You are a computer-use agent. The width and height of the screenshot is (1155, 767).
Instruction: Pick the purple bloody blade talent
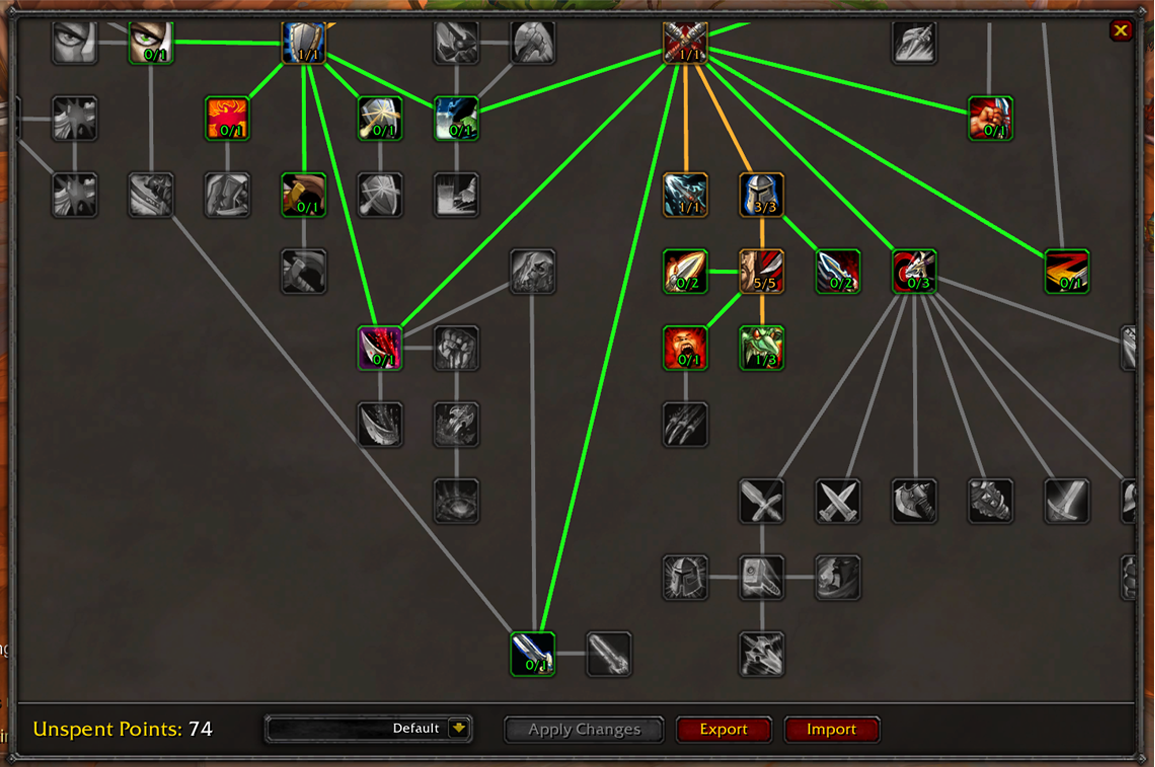coord(380,348)
